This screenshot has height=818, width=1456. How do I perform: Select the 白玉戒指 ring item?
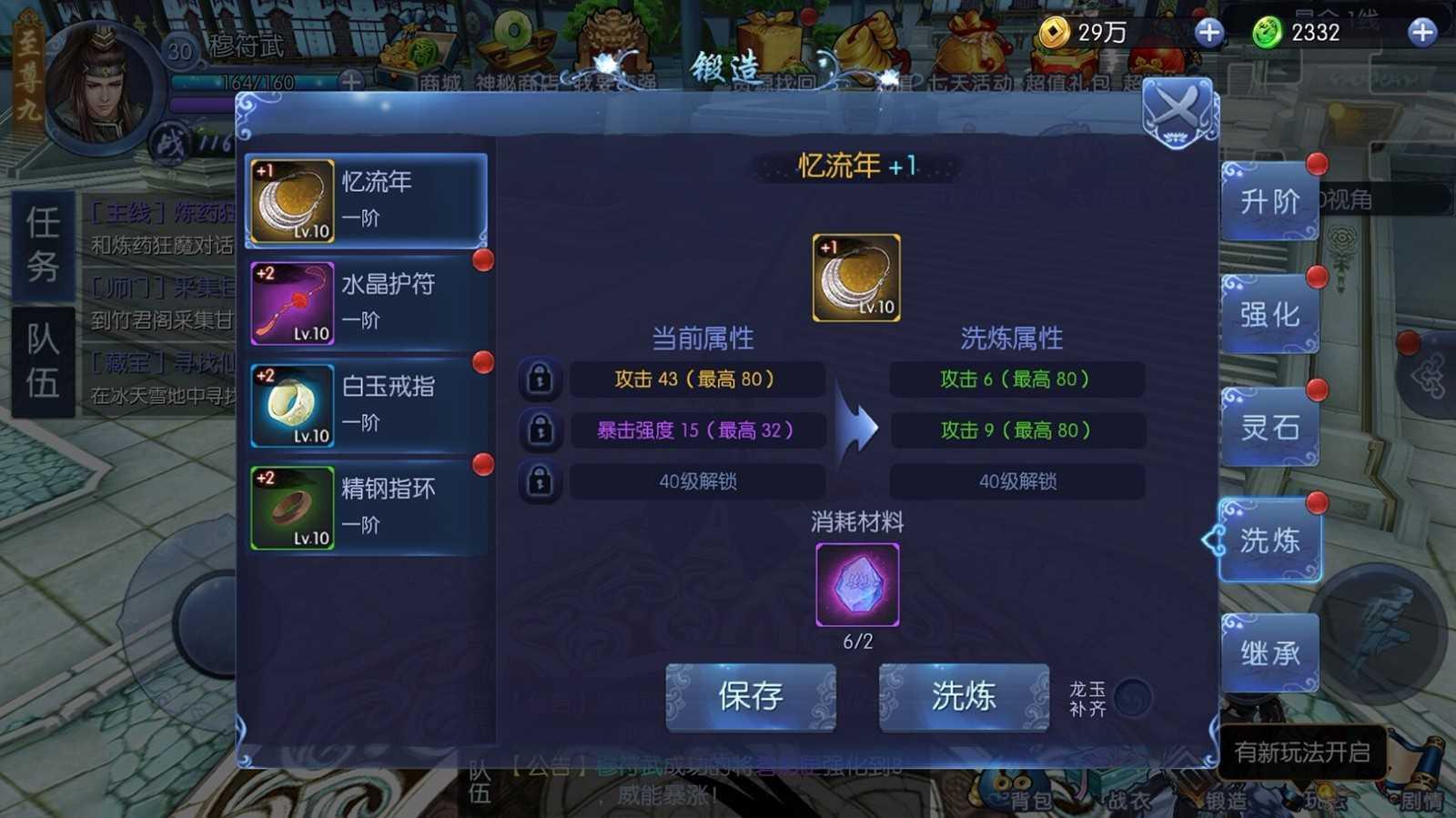pos(364,405)
